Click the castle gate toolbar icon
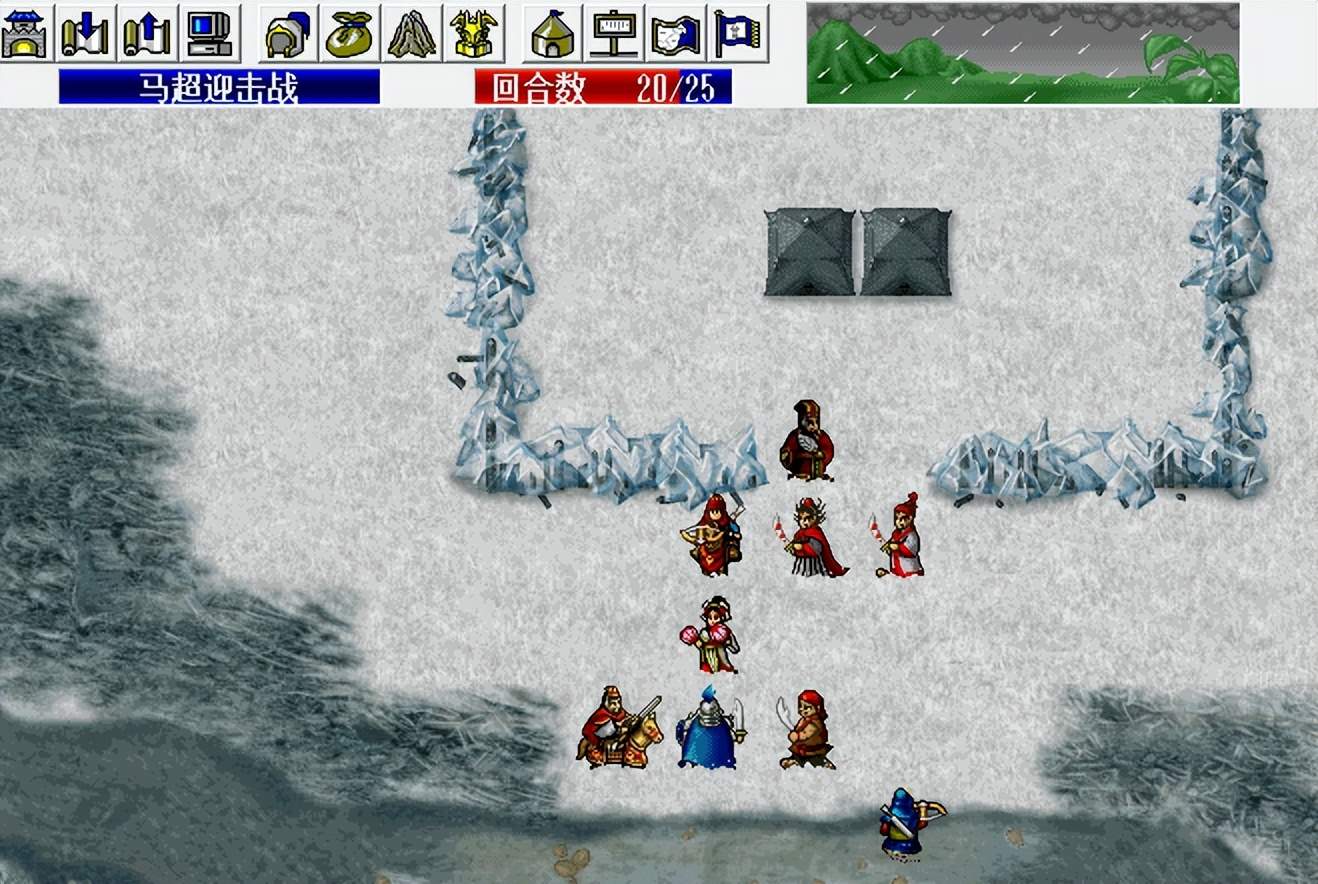 27,33
